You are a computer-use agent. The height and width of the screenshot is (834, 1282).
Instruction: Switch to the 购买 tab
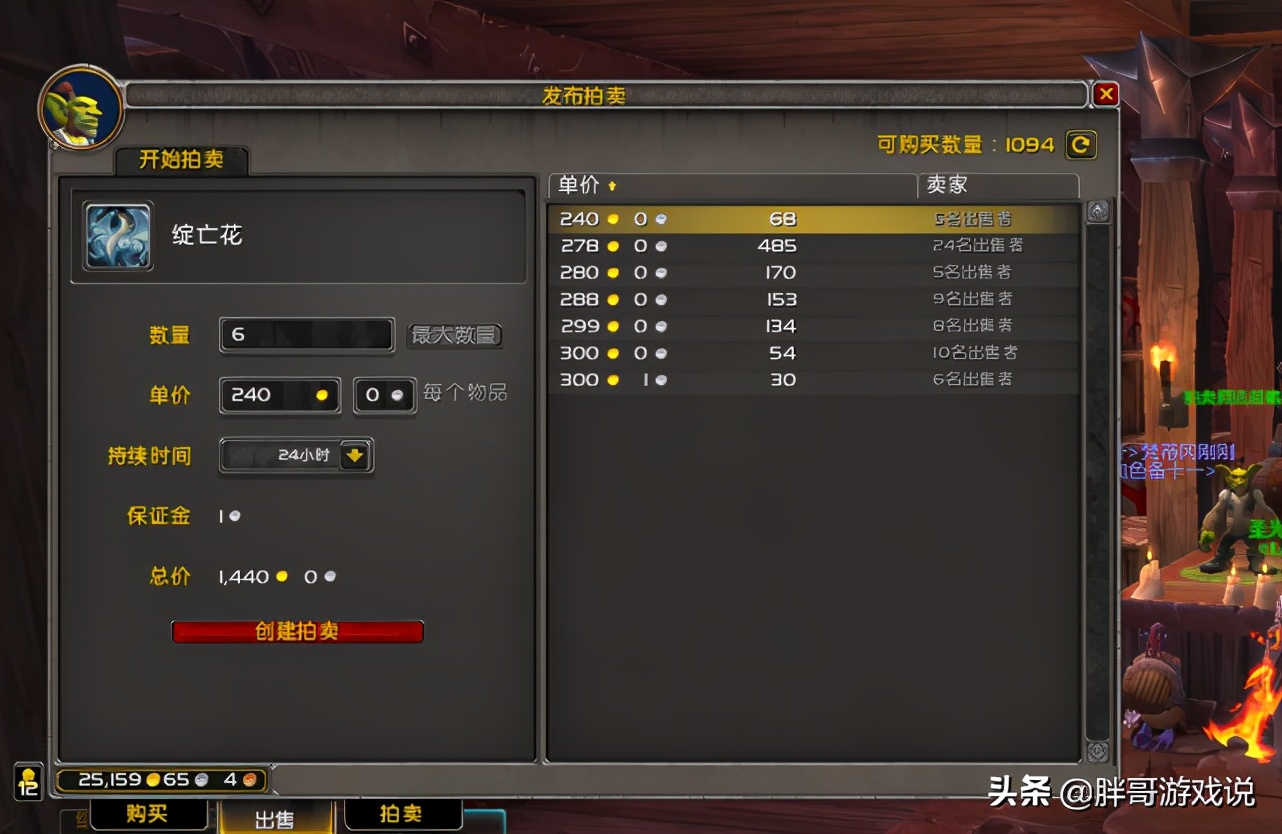tap(148, 814)
